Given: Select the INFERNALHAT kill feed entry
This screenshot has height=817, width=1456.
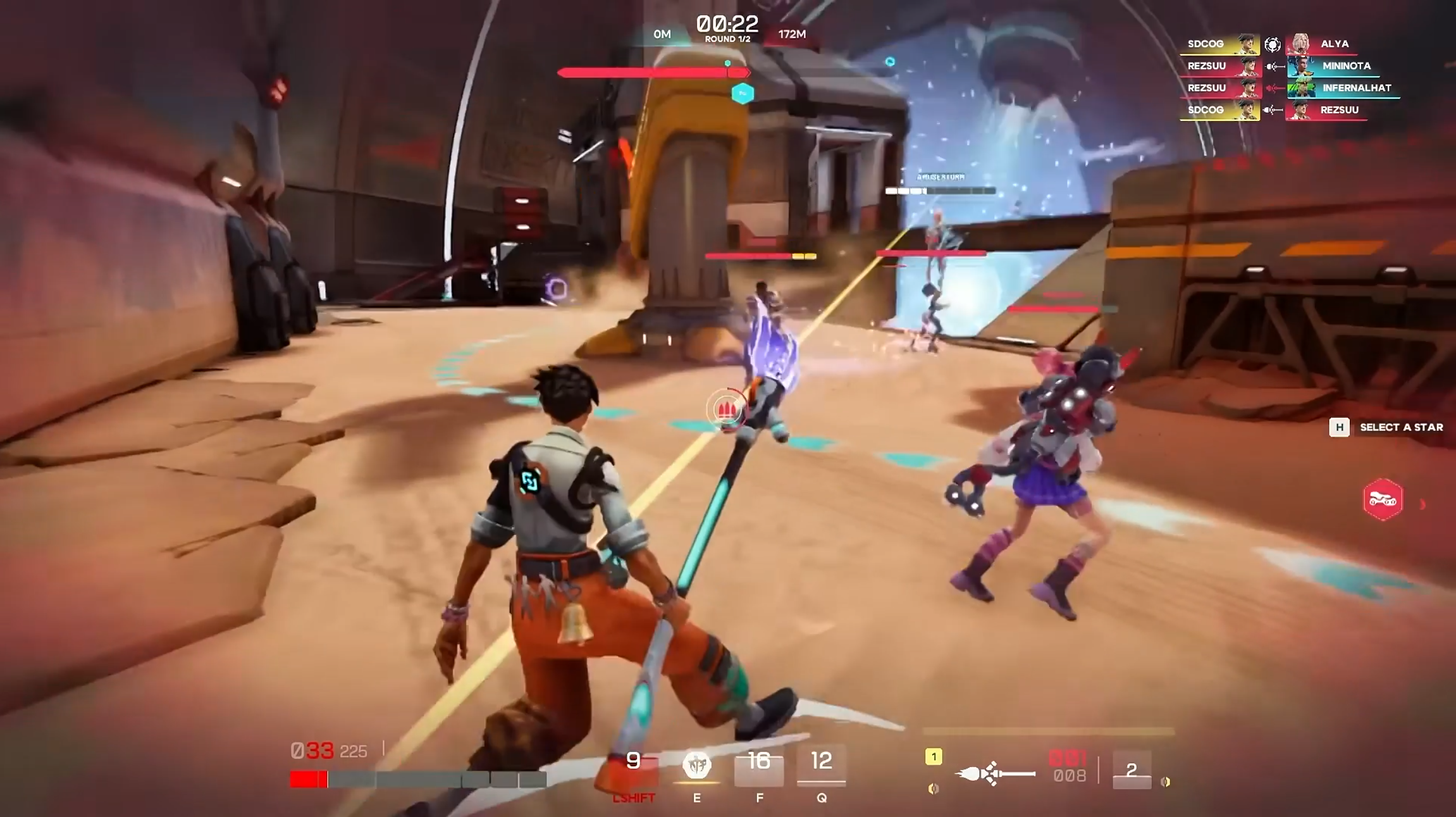Looking at the screenshot, I should [1356, 88].
